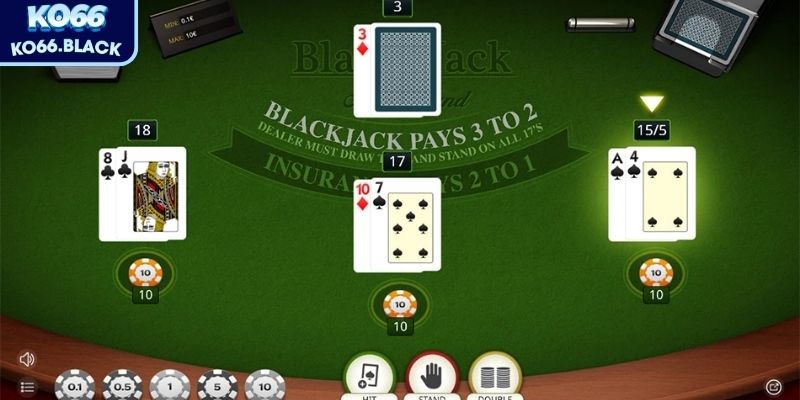Screen dimensions: 800x400
Task: Toggle the sound speaker icon
Action: click(27, 359)
